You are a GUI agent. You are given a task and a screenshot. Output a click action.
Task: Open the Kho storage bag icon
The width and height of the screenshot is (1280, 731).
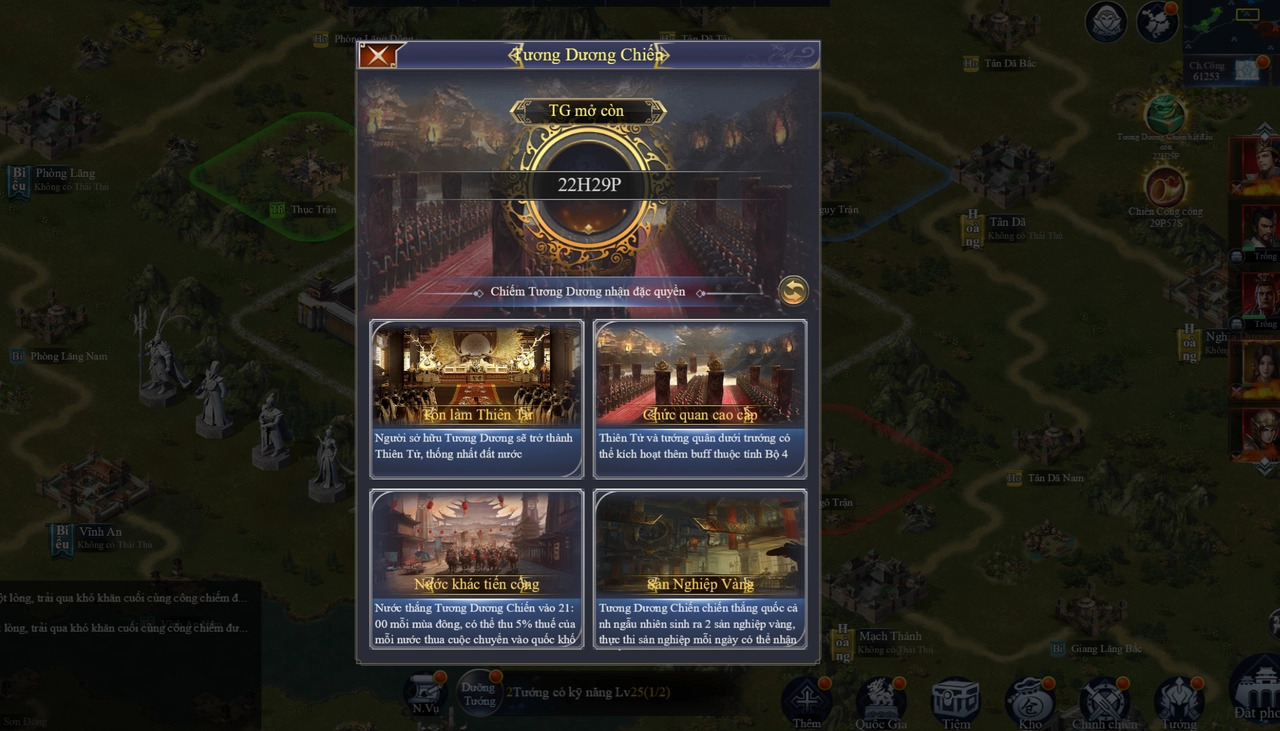coord(1030,700)
